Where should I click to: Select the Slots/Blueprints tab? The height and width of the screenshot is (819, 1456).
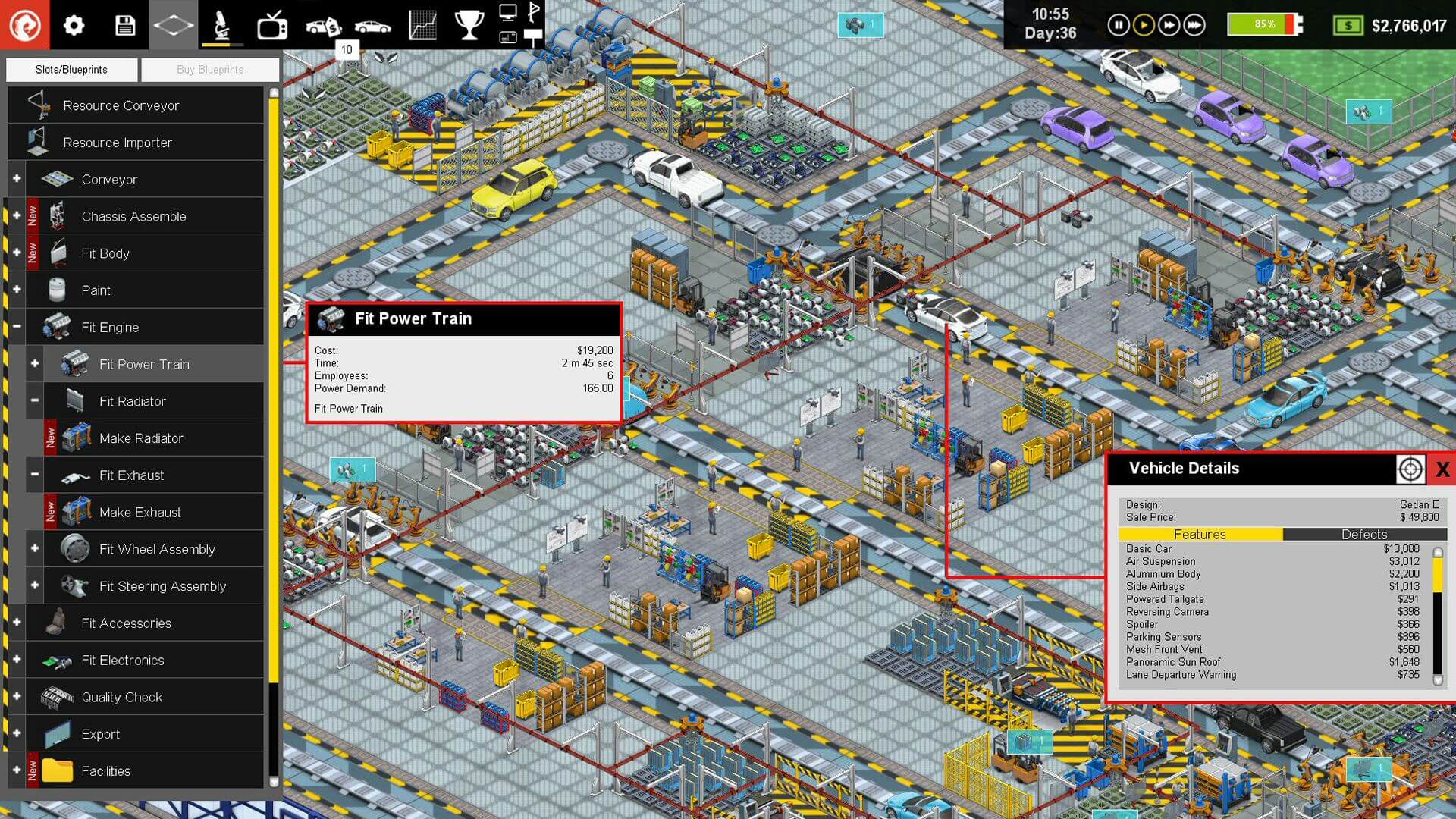pyautogui.click(x=71, y=69)
